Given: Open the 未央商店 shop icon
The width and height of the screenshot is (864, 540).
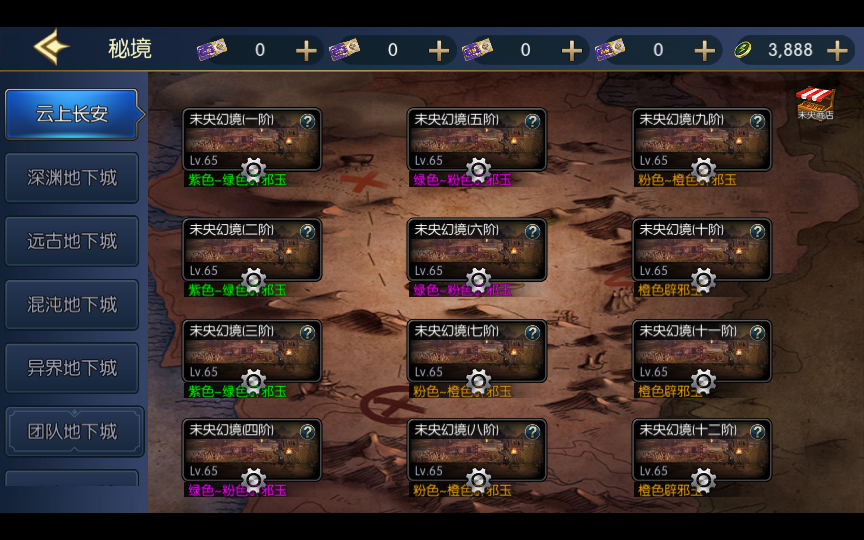Looking at the screenshot, I should click(815, 103).
